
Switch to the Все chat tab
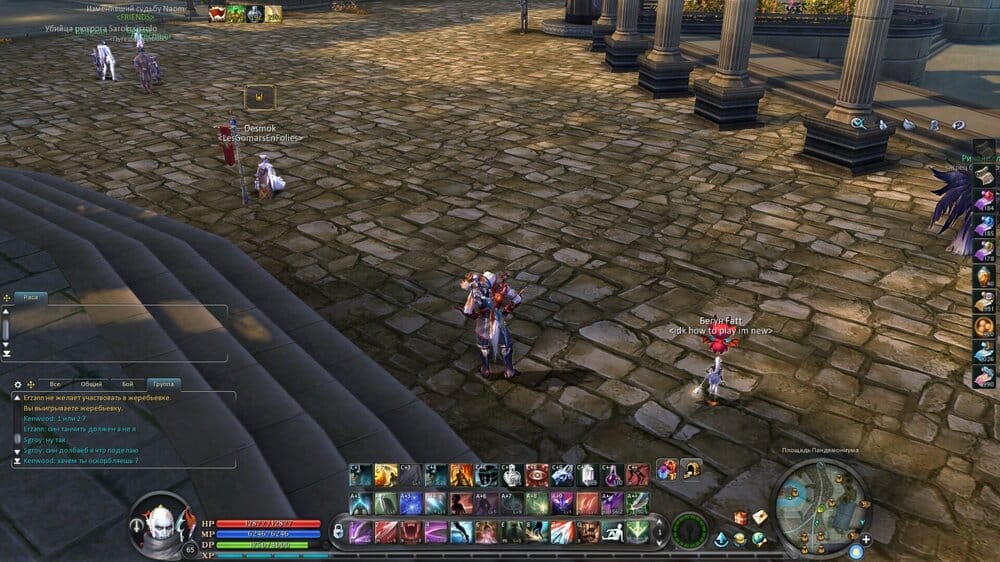coord(56,384)
